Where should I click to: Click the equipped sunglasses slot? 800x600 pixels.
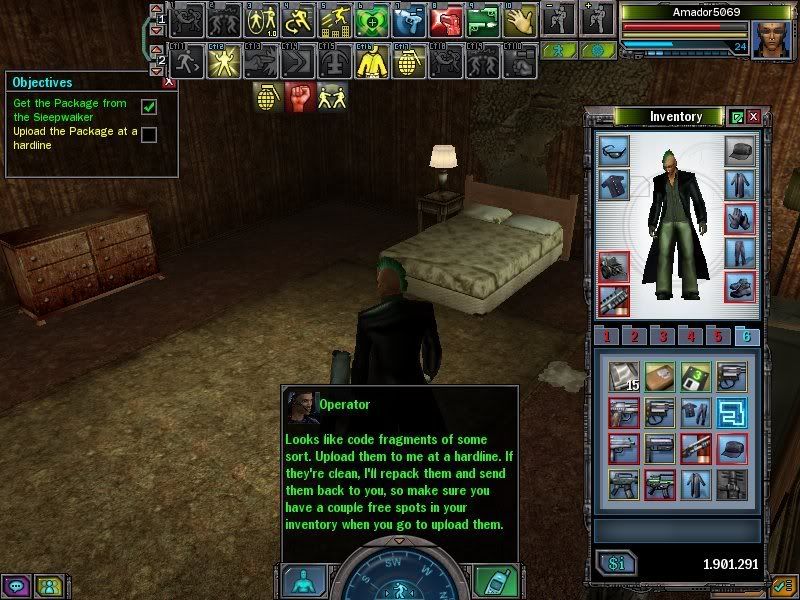(x=613, y=152)
